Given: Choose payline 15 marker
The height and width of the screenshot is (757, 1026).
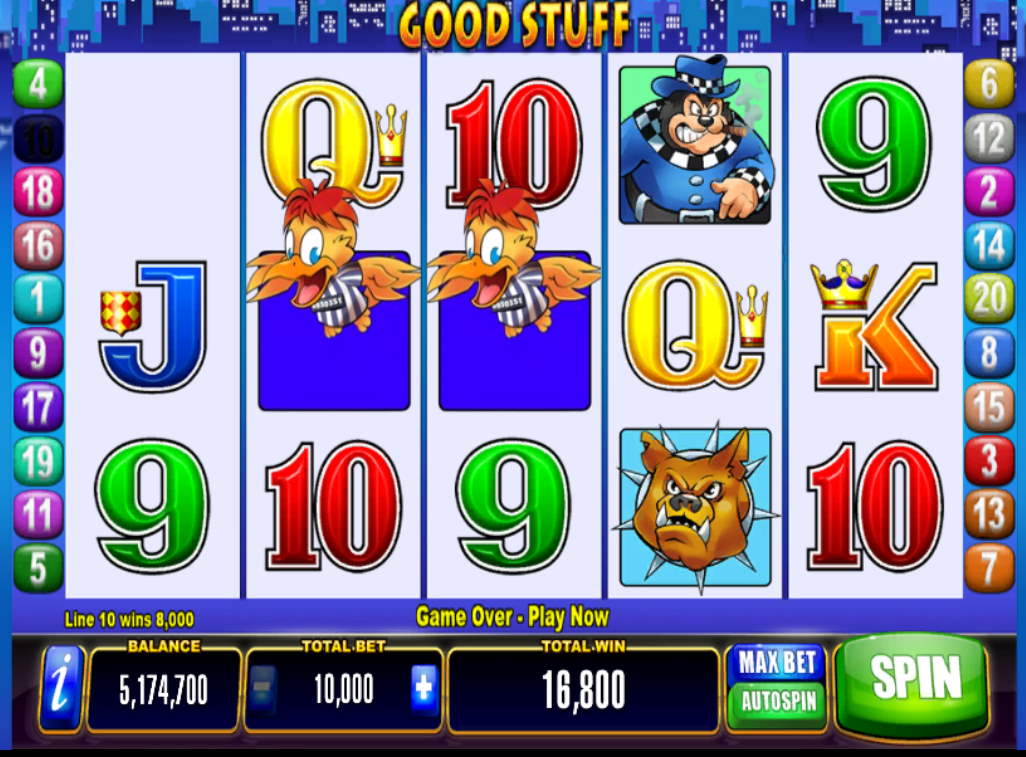Looking at the screenshot, I should point(988,408).
